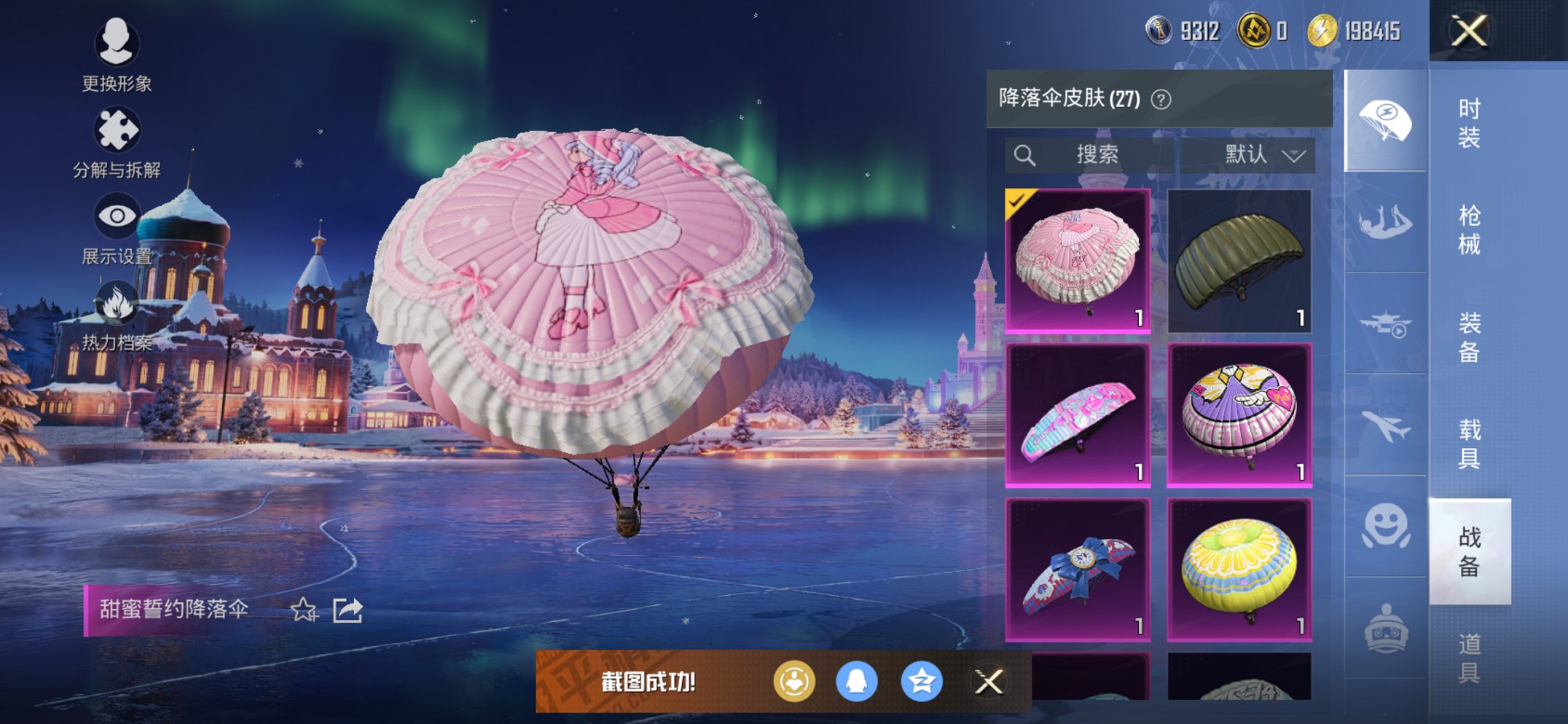Click the 展示设置 eye icon
The height and width of the screenshot is (724, 1568).
pos(117,215)
